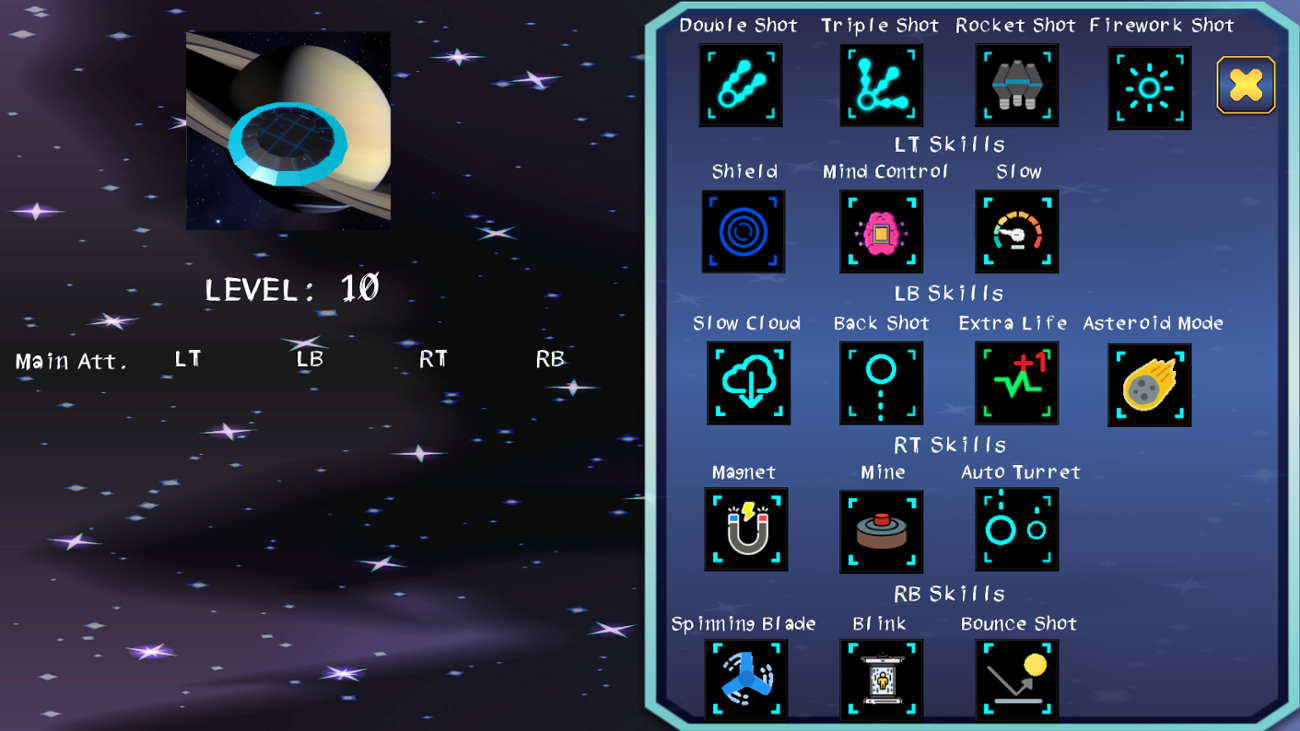Select the Double Shot skill
Viewport: 1300px width, 731px height.
[740, 85]
